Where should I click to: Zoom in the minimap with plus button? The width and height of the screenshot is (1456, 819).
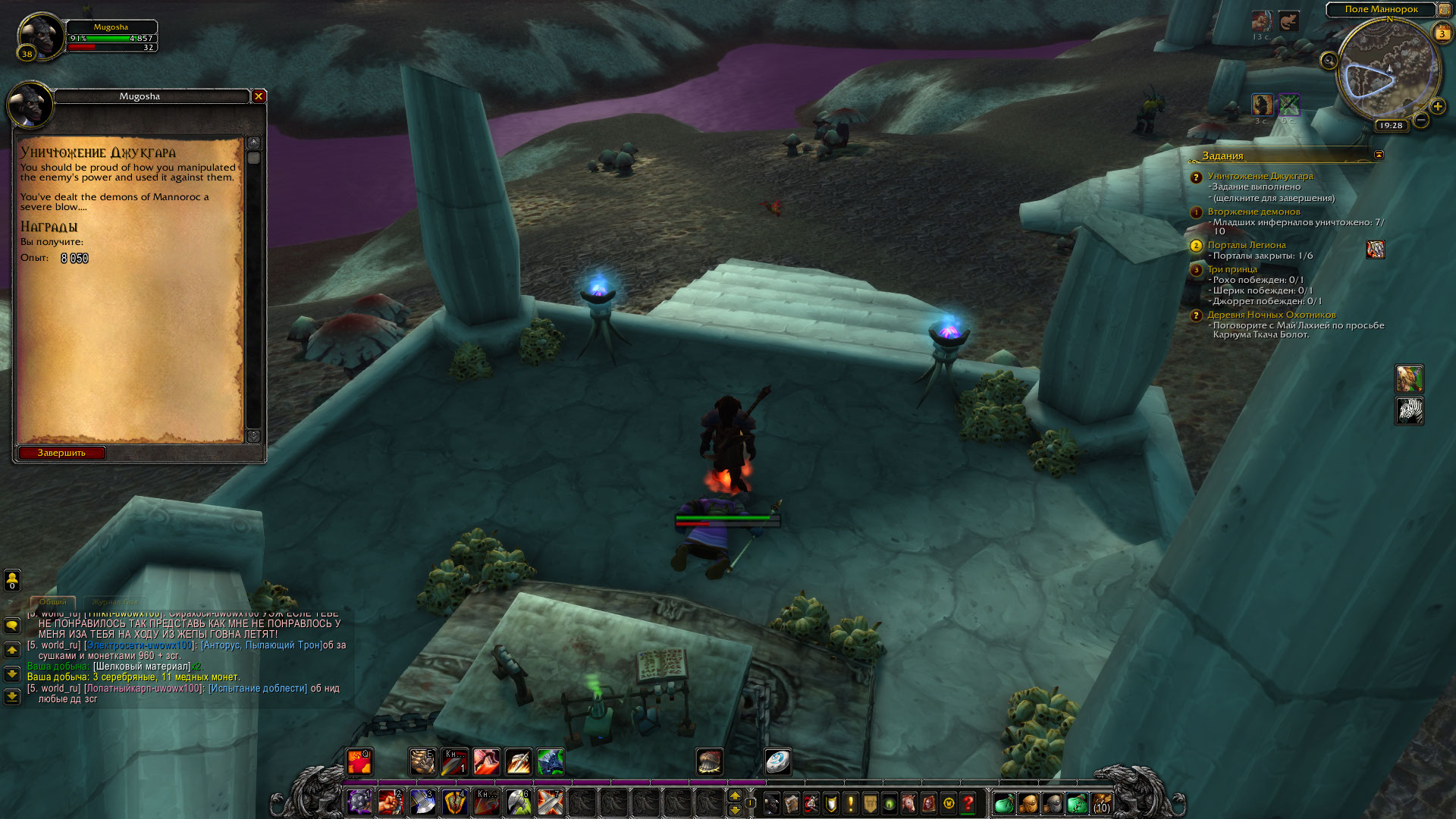[x=1437, y=107]
